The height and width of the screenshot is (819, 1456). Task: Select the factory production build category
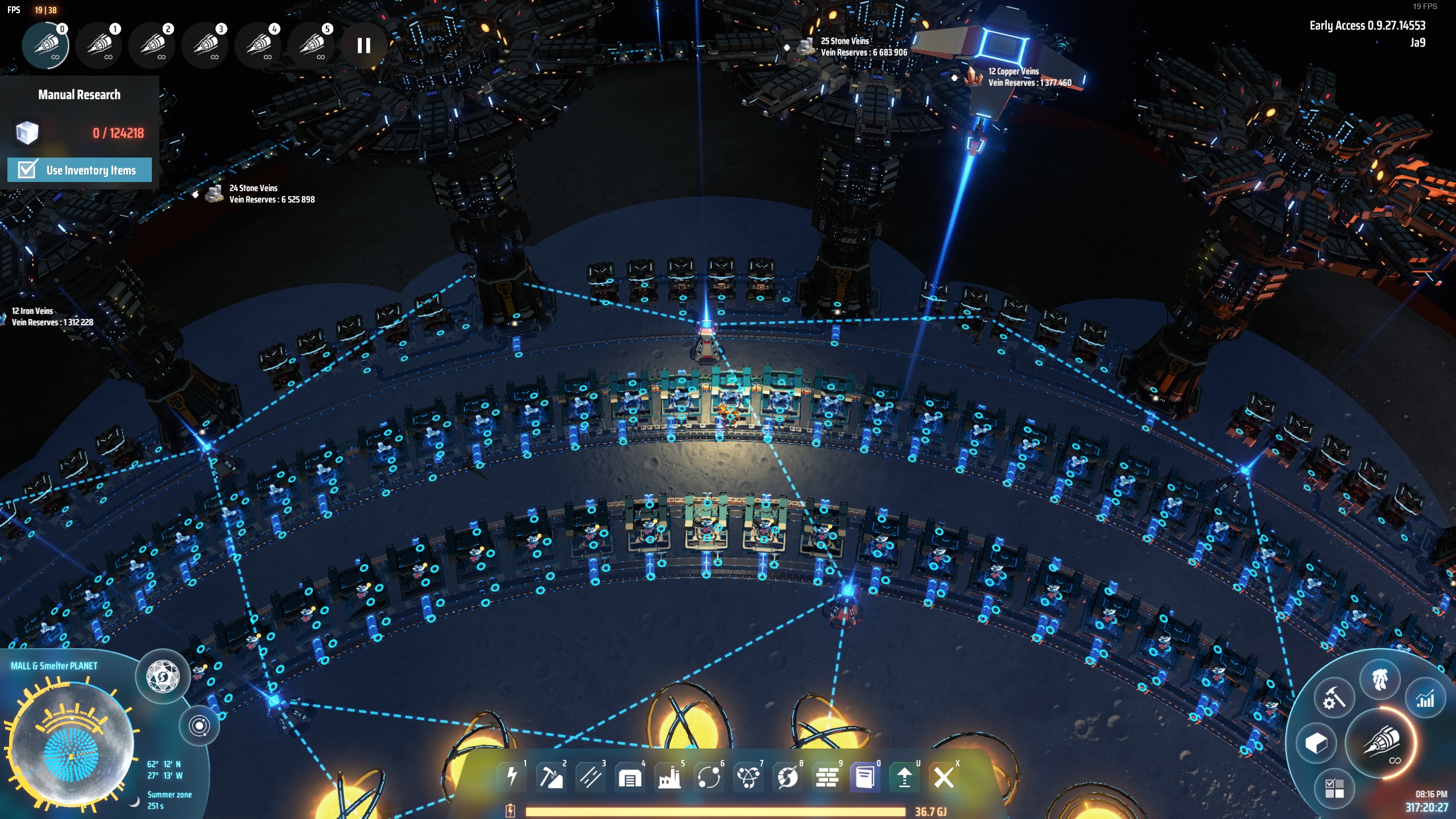[x=669, y=777]
